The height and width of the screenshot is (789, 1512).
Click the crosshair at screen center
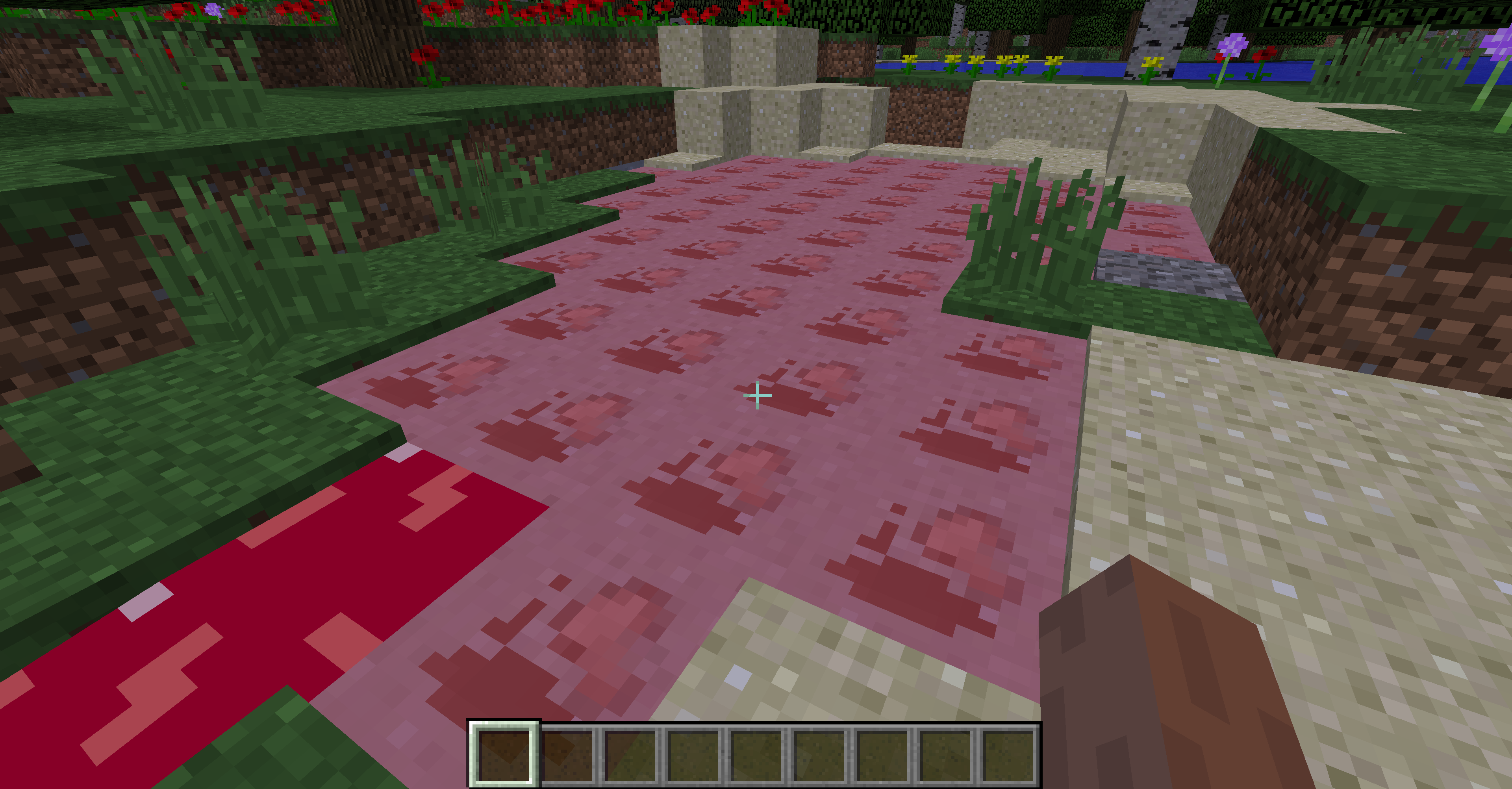[758, 396]
